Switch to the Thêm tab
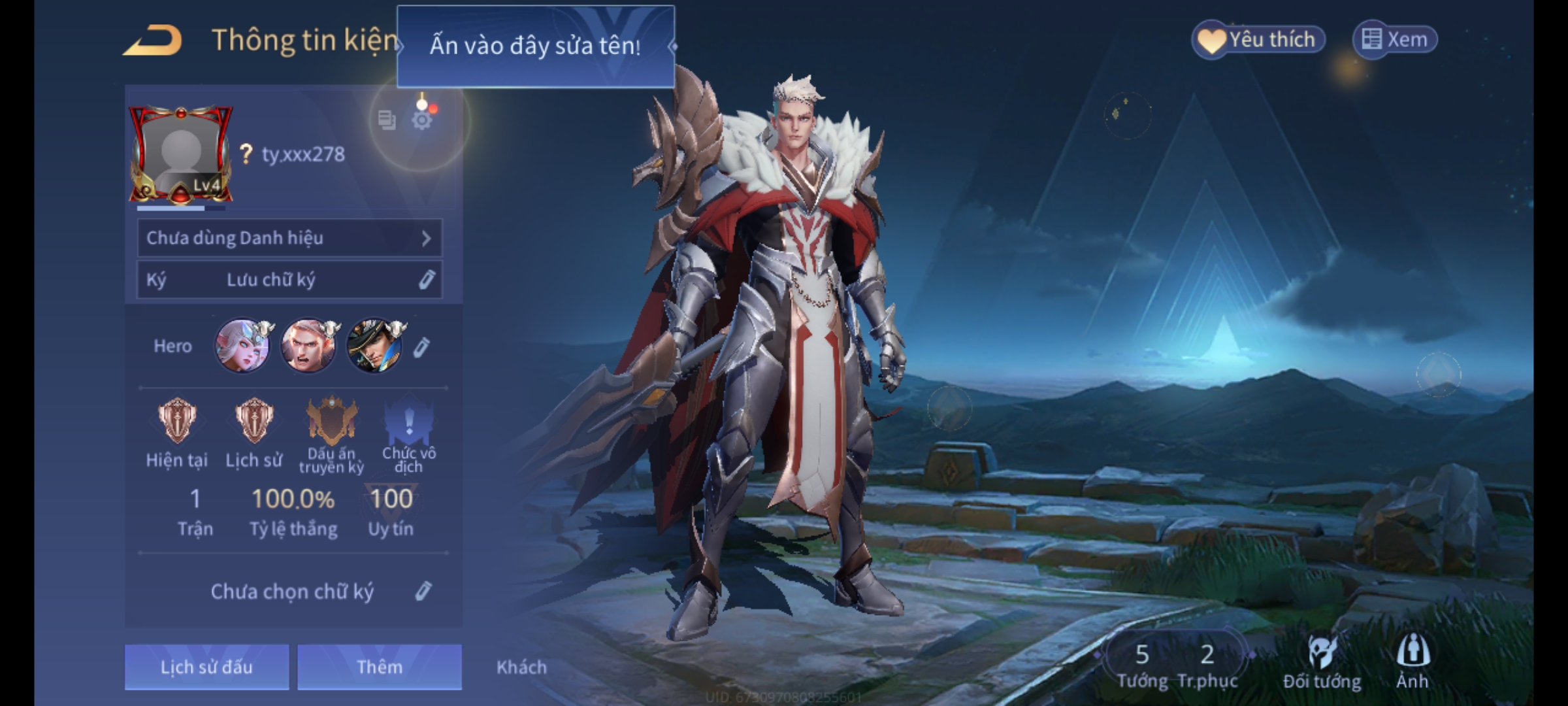 pyautogui.click(x=380, y=667)
